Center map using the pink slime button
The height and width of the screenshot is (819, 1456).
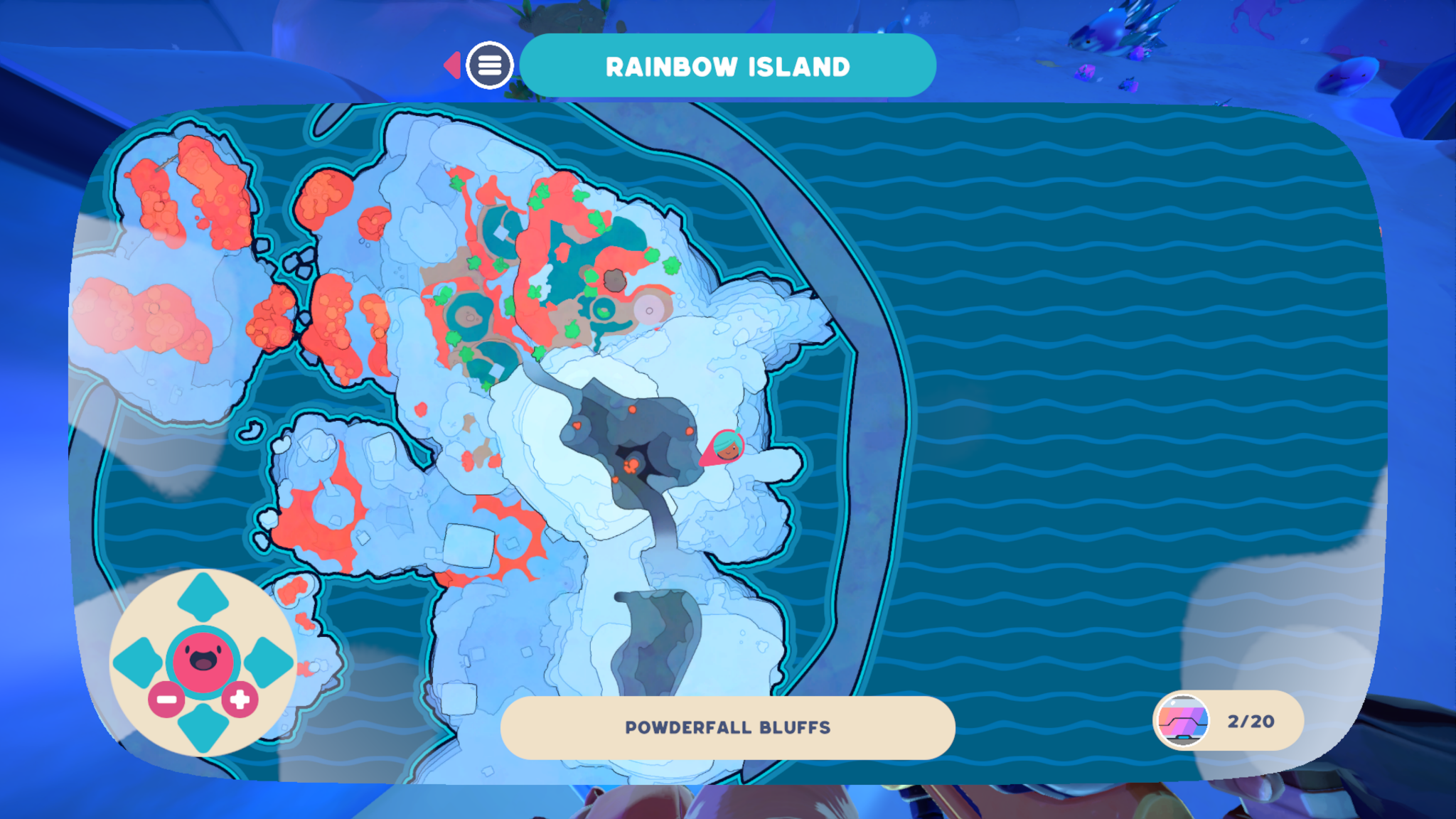[203, 660]
